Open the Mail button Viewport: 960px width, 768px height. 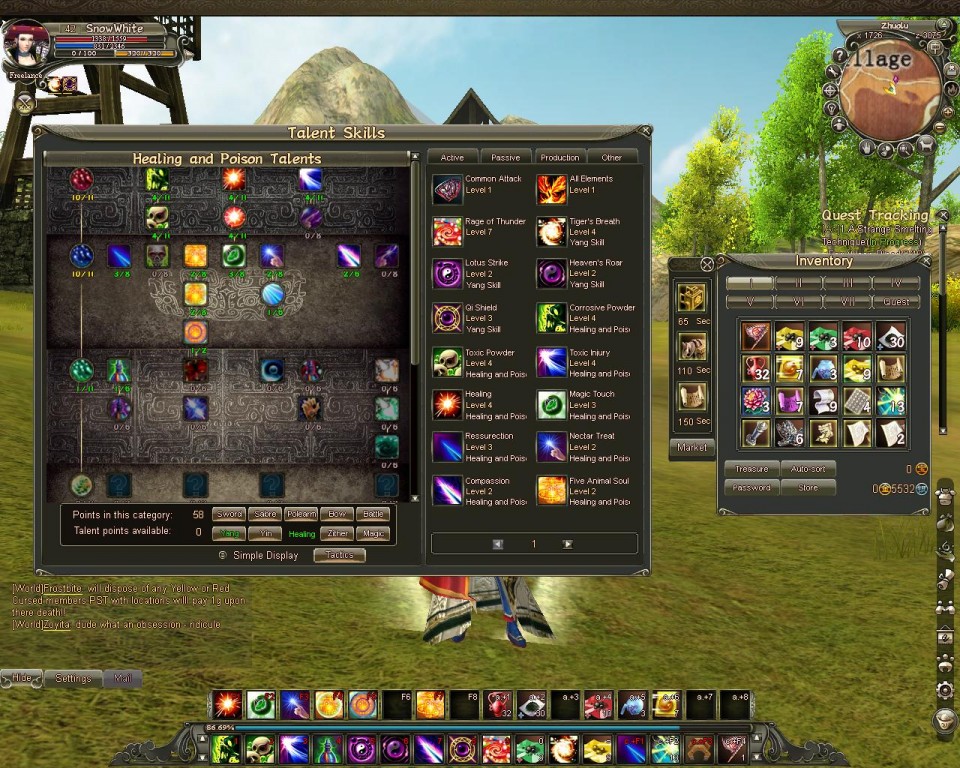pyautogui.click(x=123, y=678)
